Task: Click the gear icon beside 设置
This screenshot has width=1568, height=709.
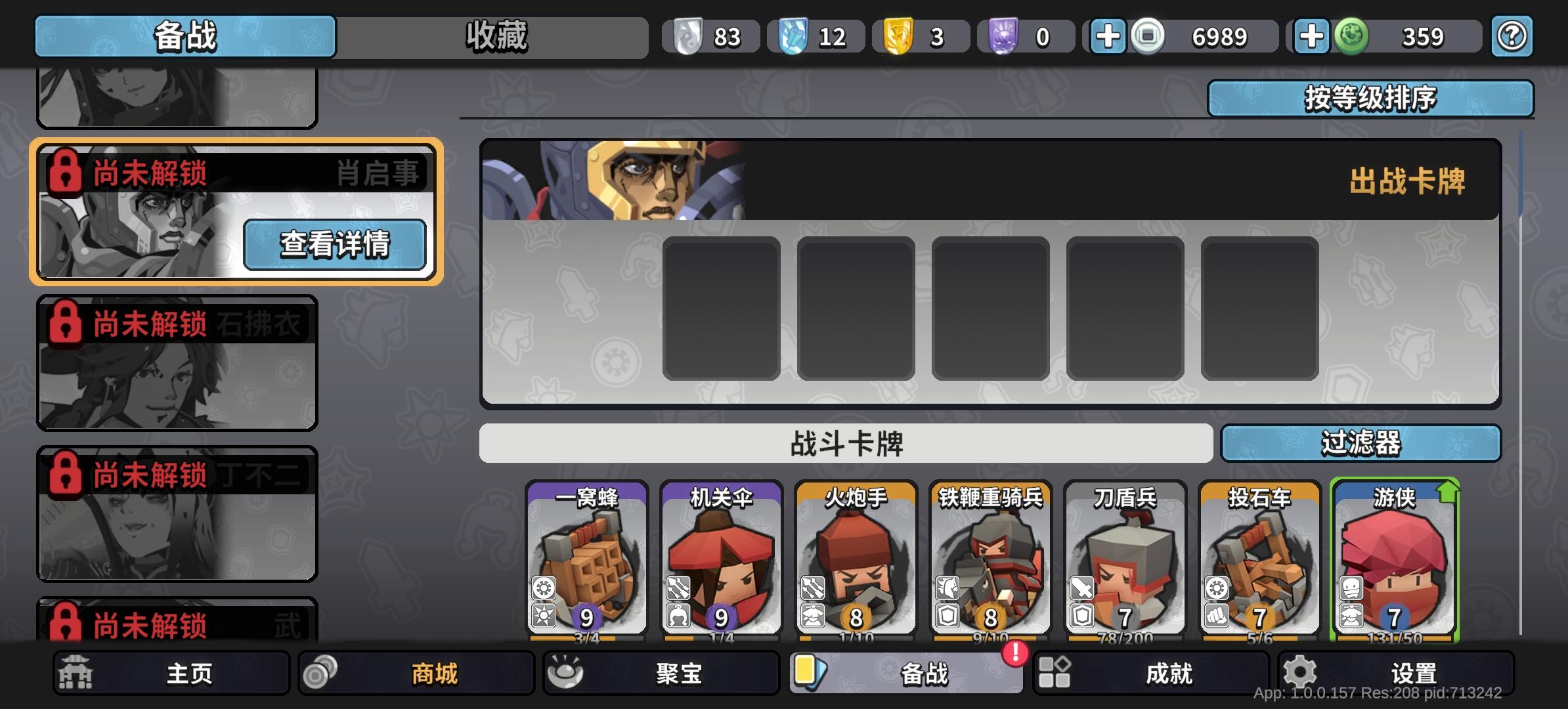Action: pyautogui.click(x=1298, y=672)
